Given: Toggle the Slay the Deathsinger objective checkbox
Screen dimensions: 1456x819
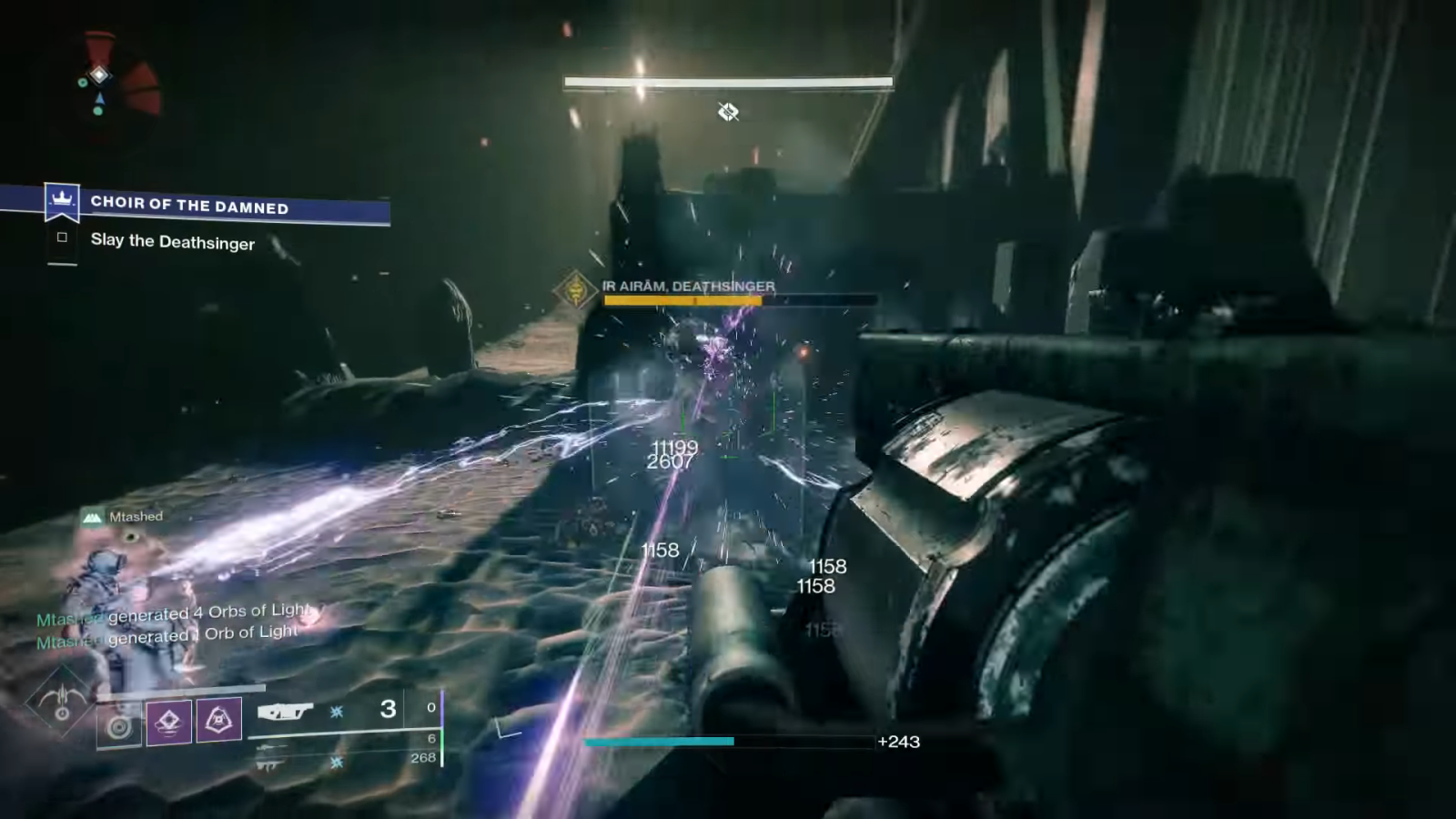Looking at the screenshot, I should 62,238.
